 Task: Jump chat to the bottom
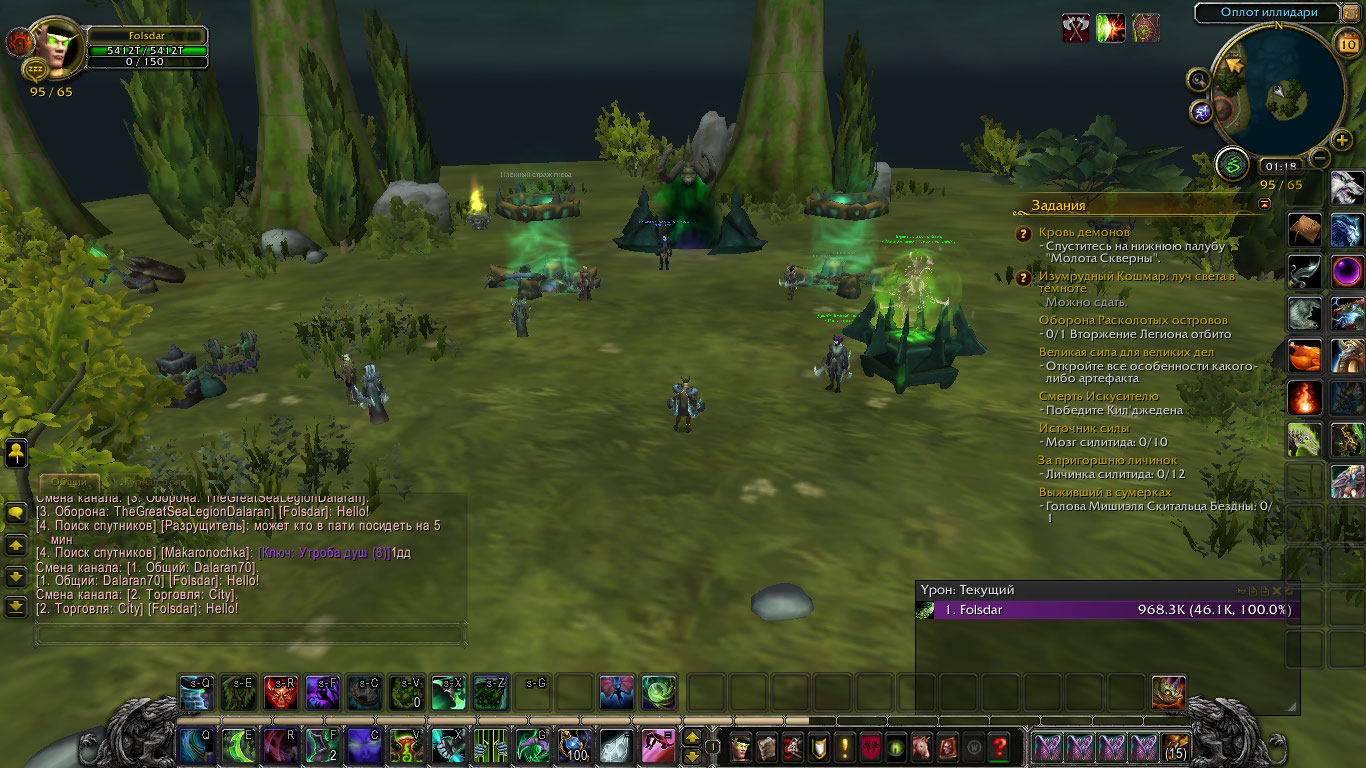[x=16, y=606]
